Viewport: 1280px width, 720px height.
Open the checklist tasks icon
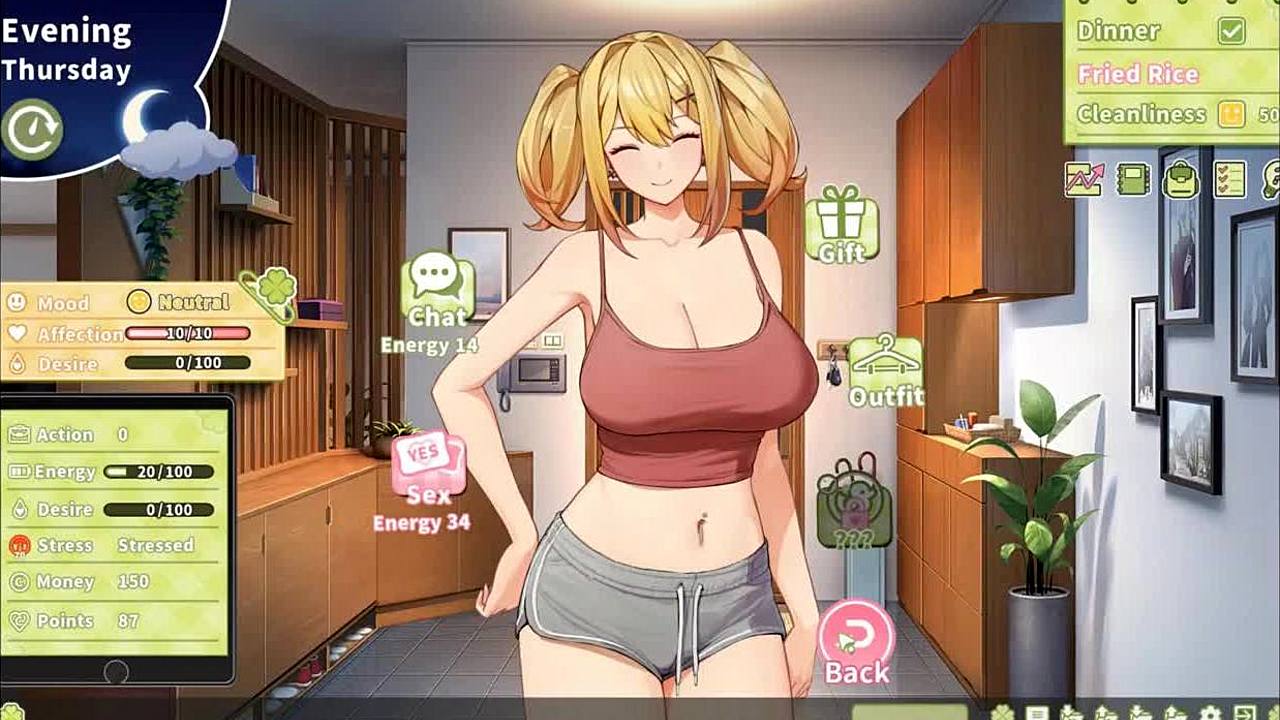pos(1229,179)
